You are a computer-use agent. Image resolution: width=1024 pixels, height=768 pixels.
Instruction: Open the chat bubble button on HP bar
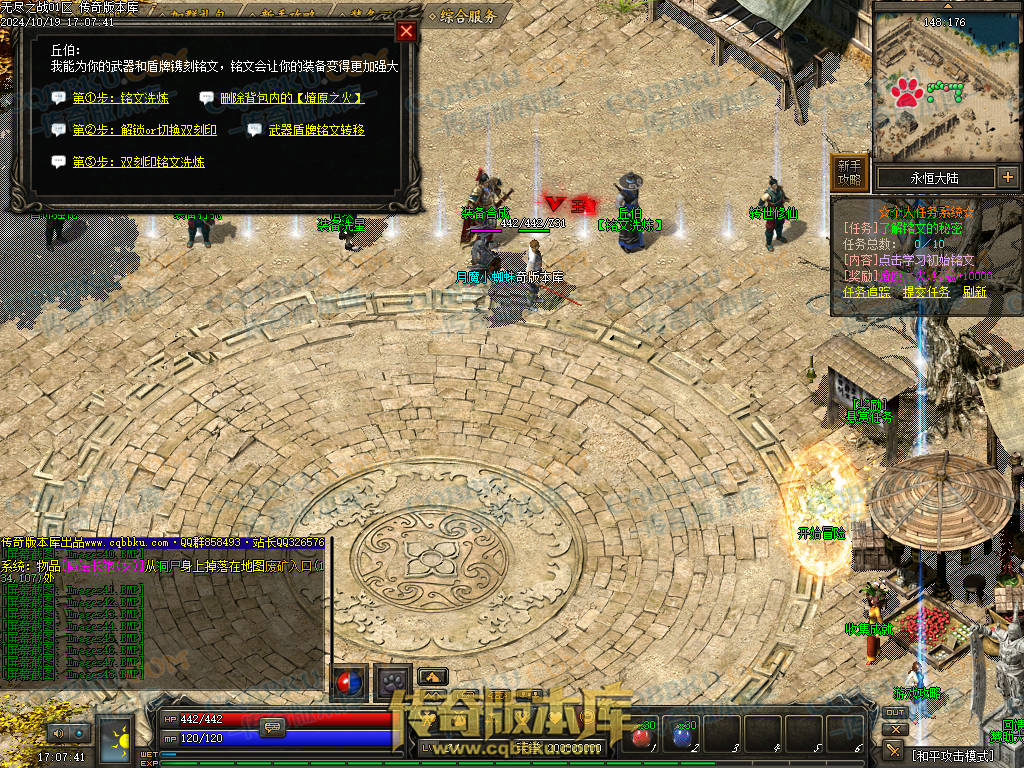point(271,728)
